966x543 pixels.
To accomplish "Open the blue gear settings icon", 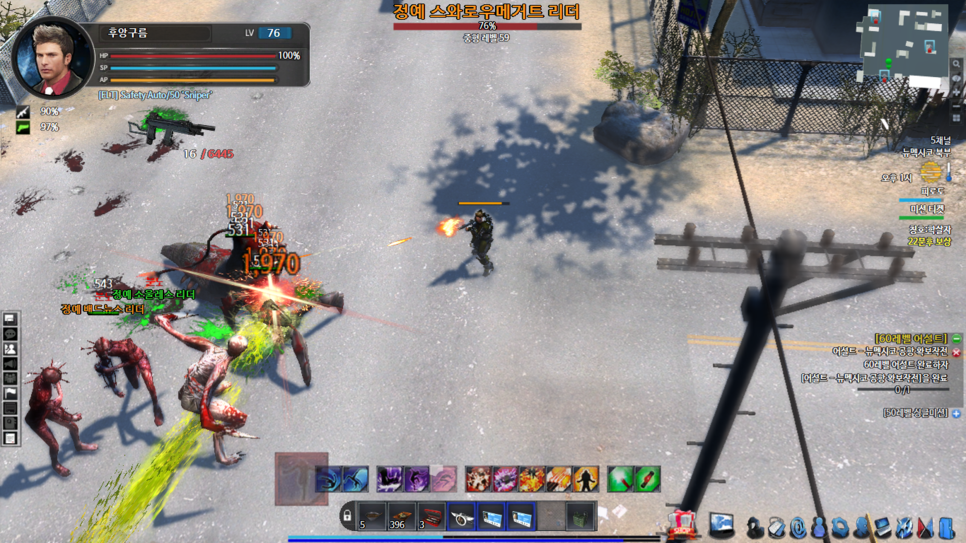I will [840, 526].
